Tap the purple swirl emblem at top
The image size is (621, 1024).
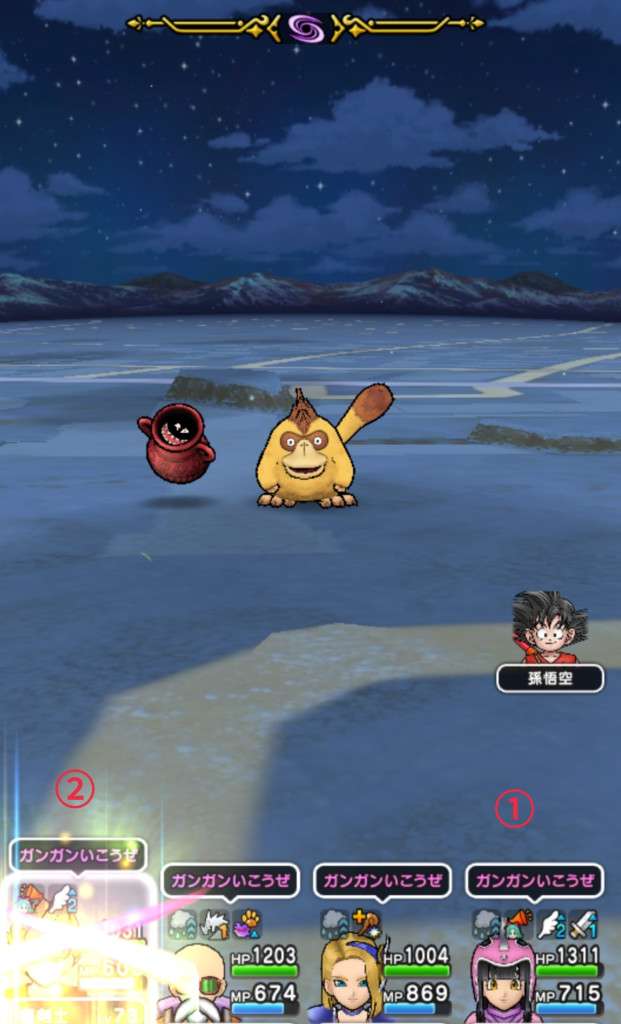coord(306,25)
